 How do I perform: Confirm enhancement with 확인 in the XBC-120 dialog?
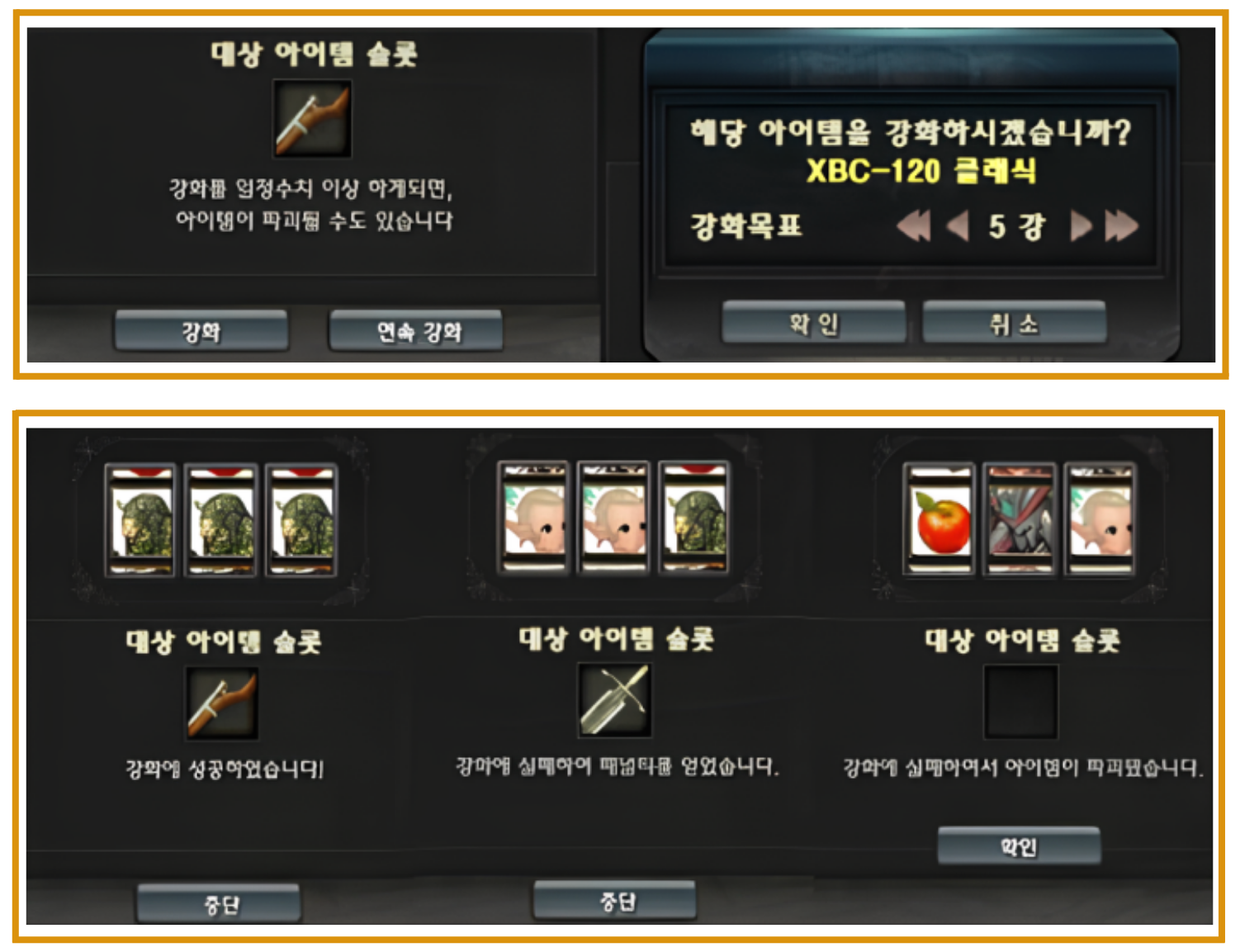click(813, 323)
